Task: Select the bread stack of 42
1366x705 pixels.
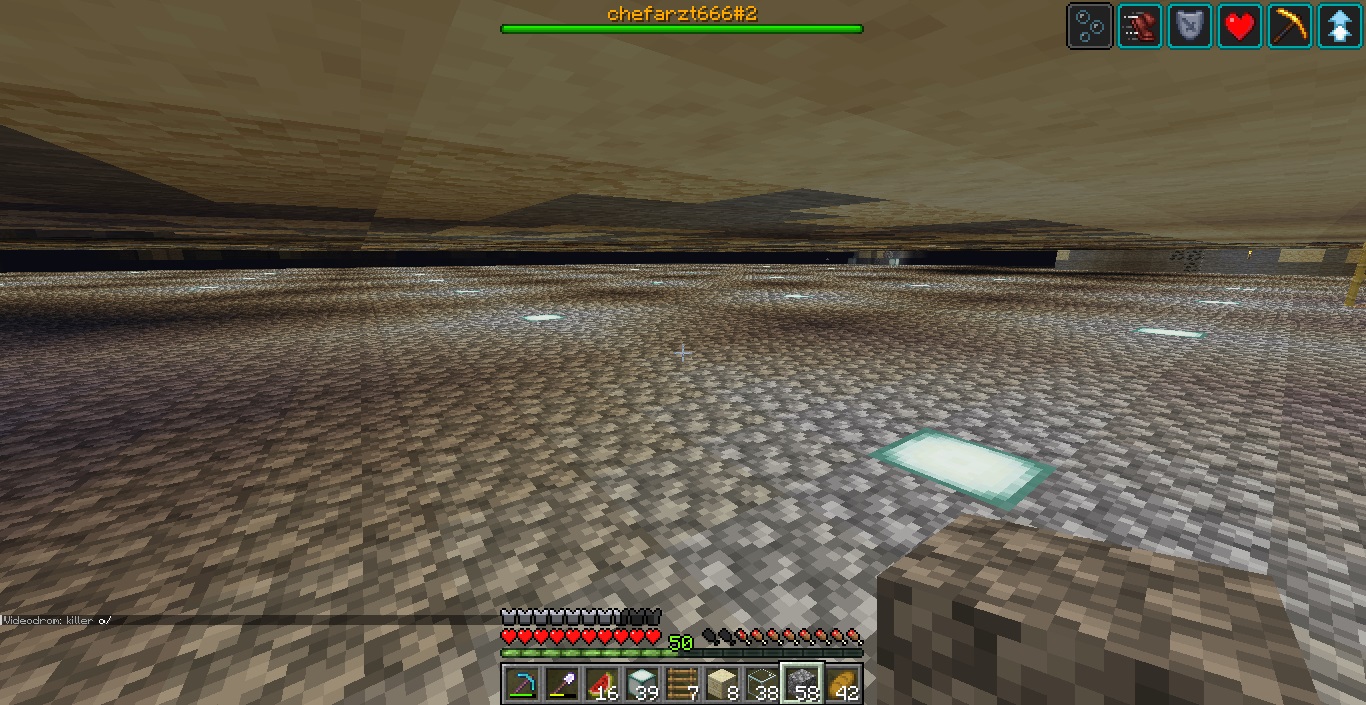Action: (842, 684)
